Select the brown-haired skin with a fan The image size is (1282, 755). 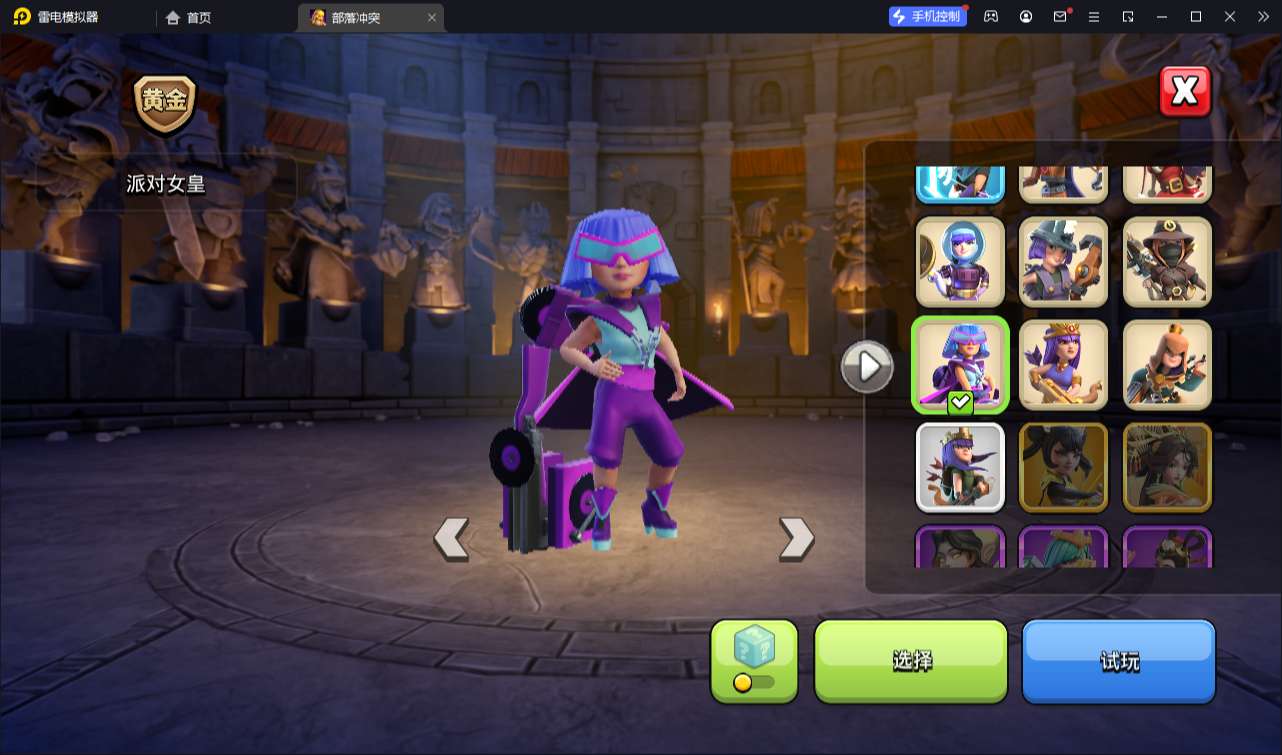(x=1167, y=467)
